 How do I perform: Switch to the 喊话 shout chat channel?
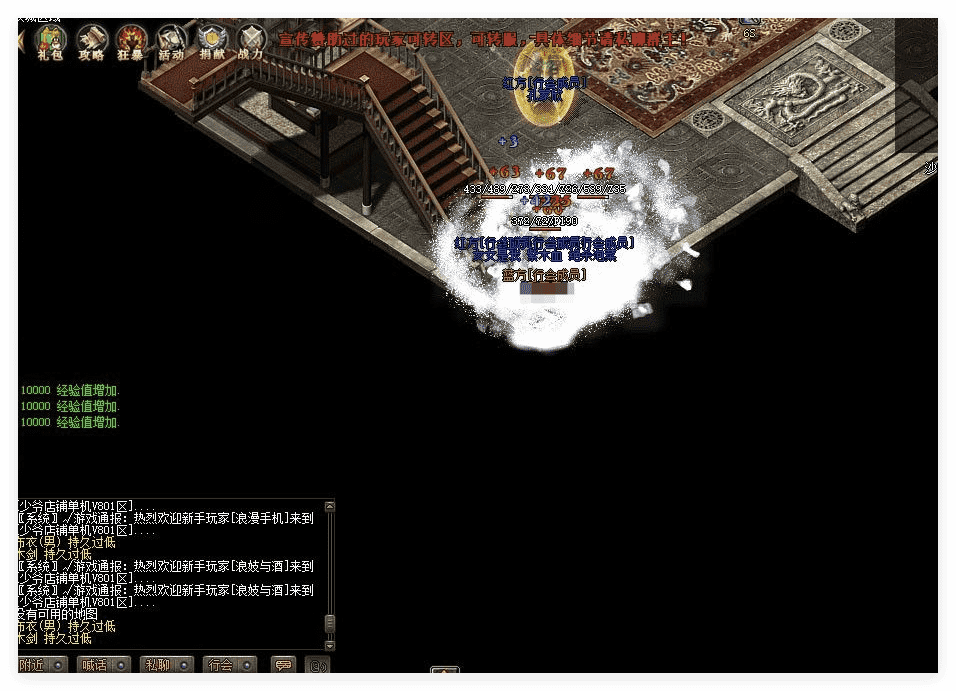(x=104, y=665)
